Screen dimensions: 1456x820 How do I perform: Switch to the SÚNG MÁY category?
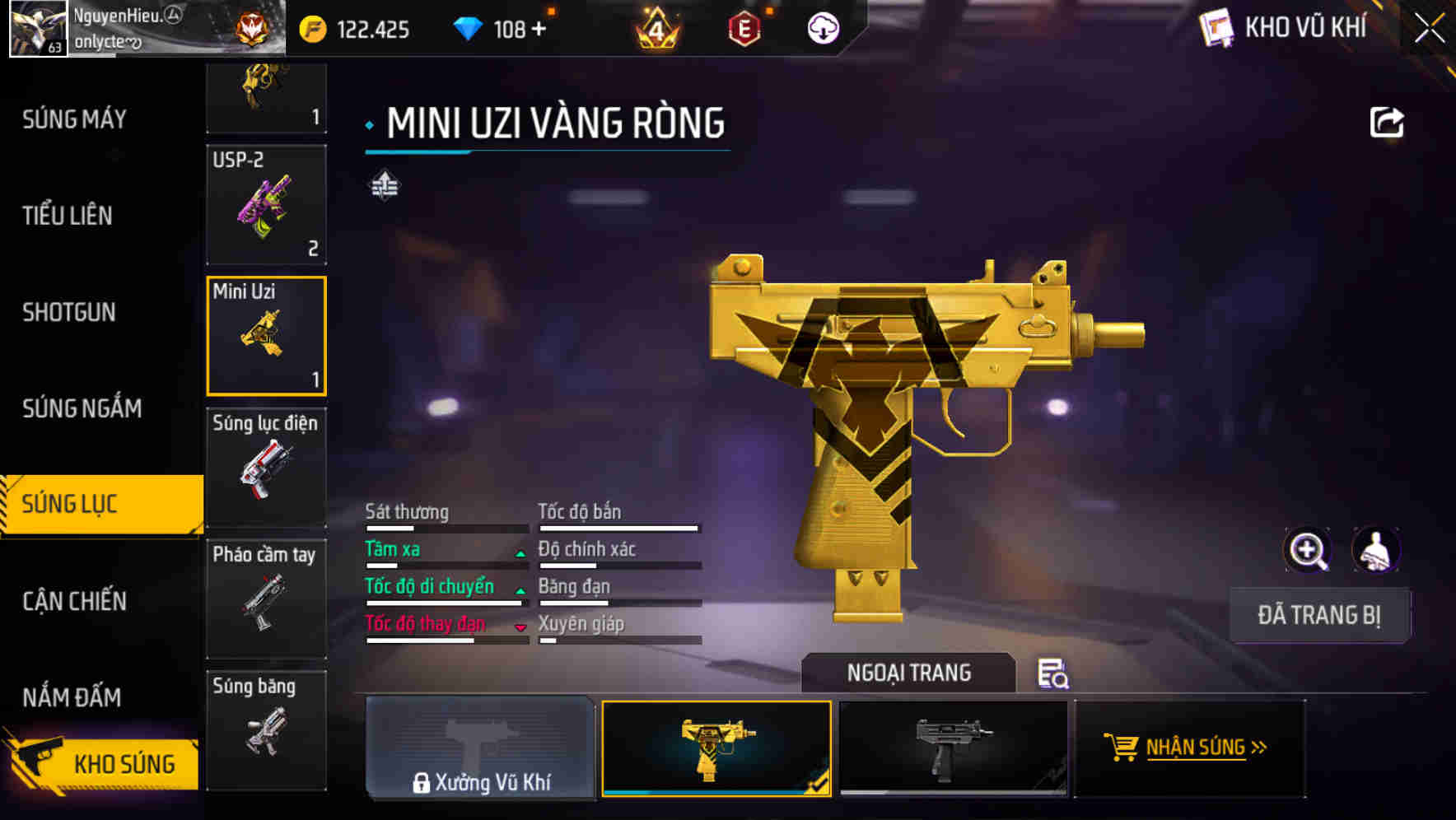pyautogui.click(x=74, y=119)
